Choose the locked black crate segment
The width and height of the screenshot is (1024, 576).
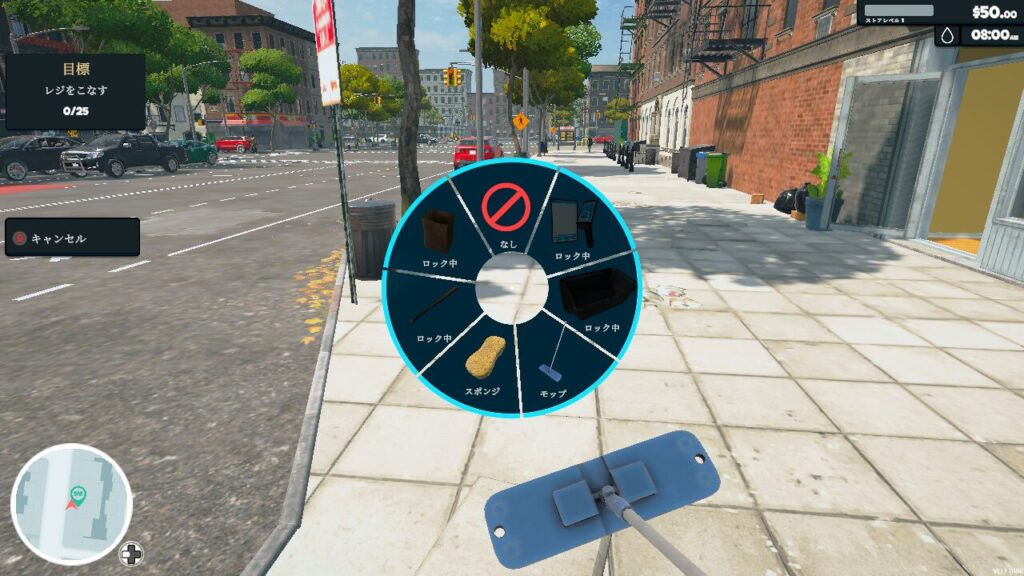click(x=597, y=297)
